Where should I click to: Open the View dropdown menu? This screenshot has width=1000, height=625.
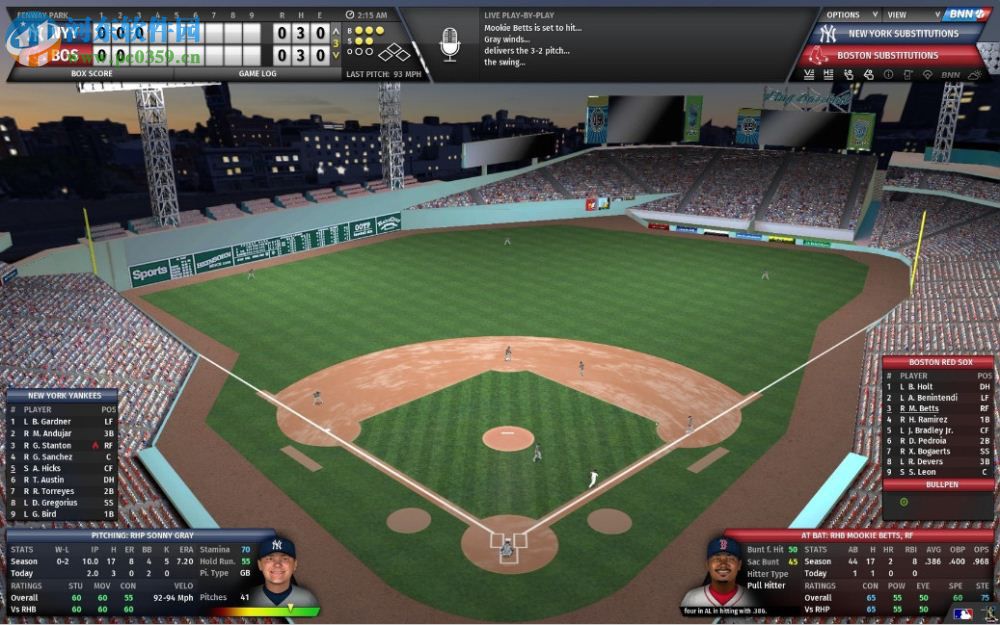tap(902, 15)
